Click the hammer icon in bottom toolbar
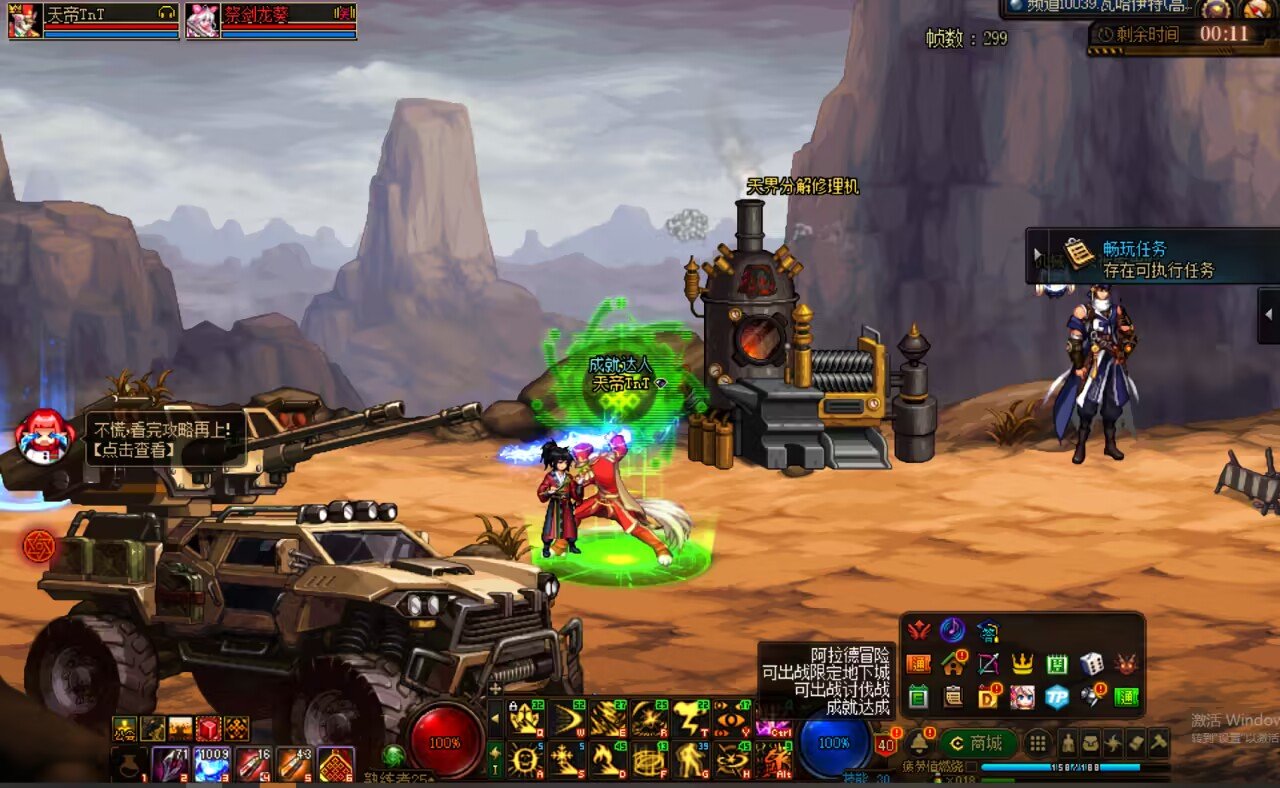Screen dimensions: 1280x788 [1158, 743]
